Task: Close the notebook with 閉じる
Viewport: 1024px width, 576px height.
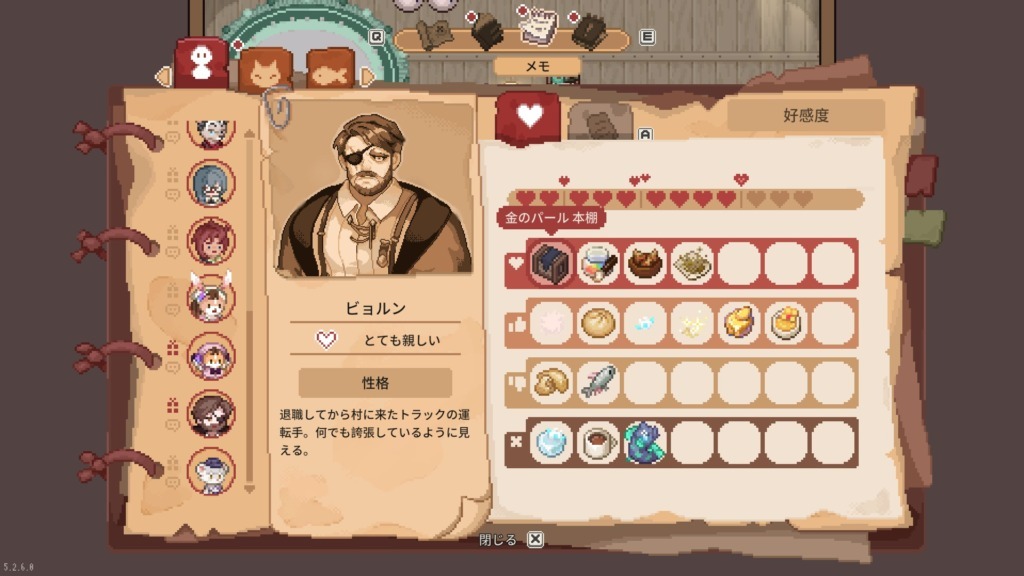Action: tap(511, 540)
